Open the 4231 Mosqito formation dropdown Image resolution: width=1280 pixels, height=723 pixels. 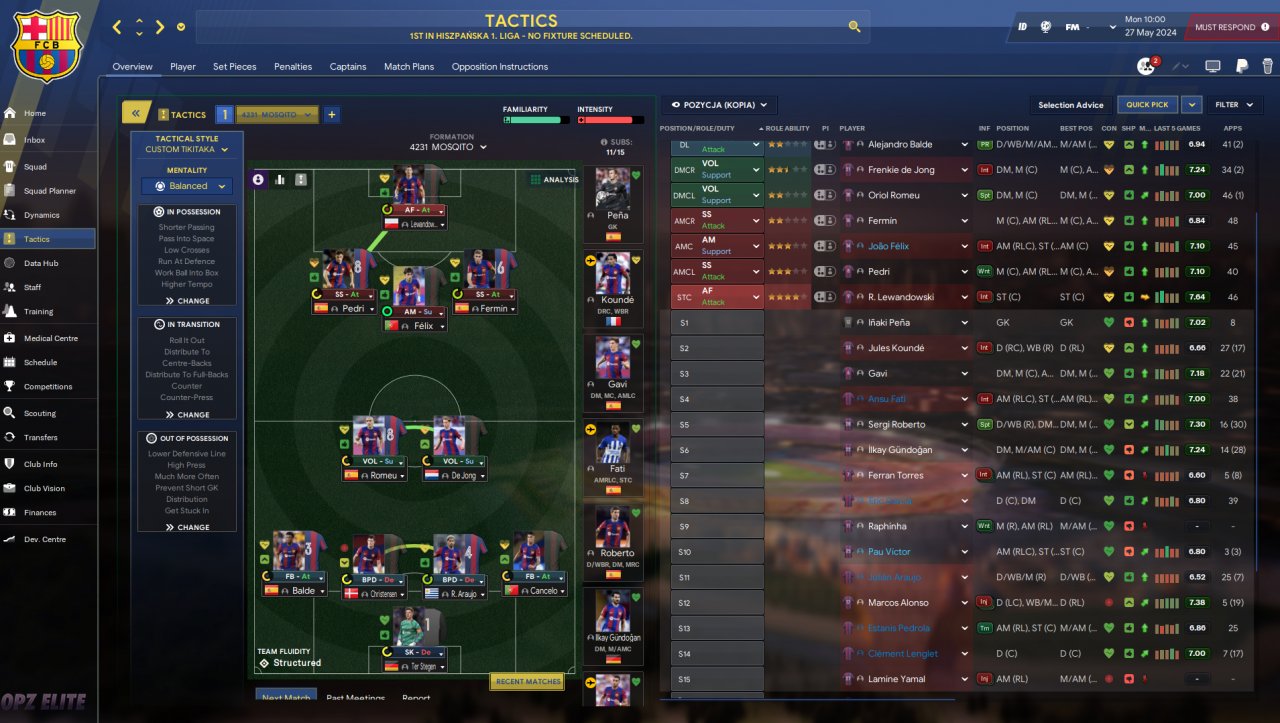[x=449, y=147]
